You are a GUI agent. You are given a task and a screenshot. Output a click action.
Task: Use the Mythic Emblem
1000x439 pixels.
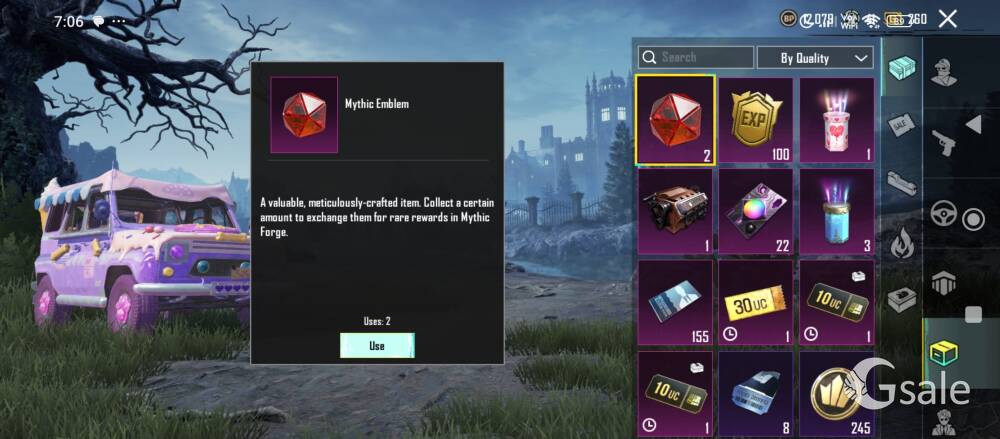click(377, 345)
